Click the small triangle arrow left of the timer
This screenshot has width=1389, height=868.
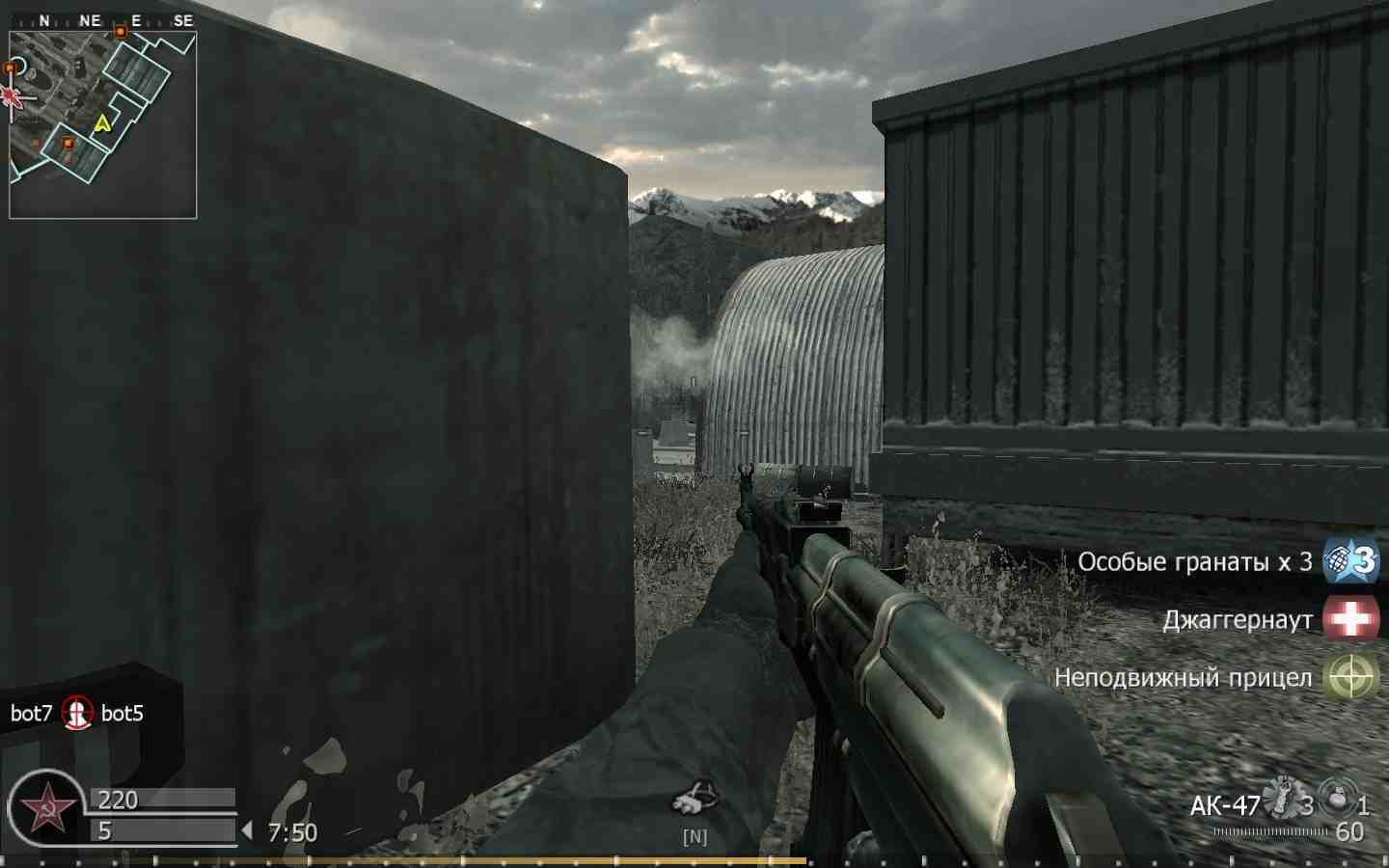point(249,830)
